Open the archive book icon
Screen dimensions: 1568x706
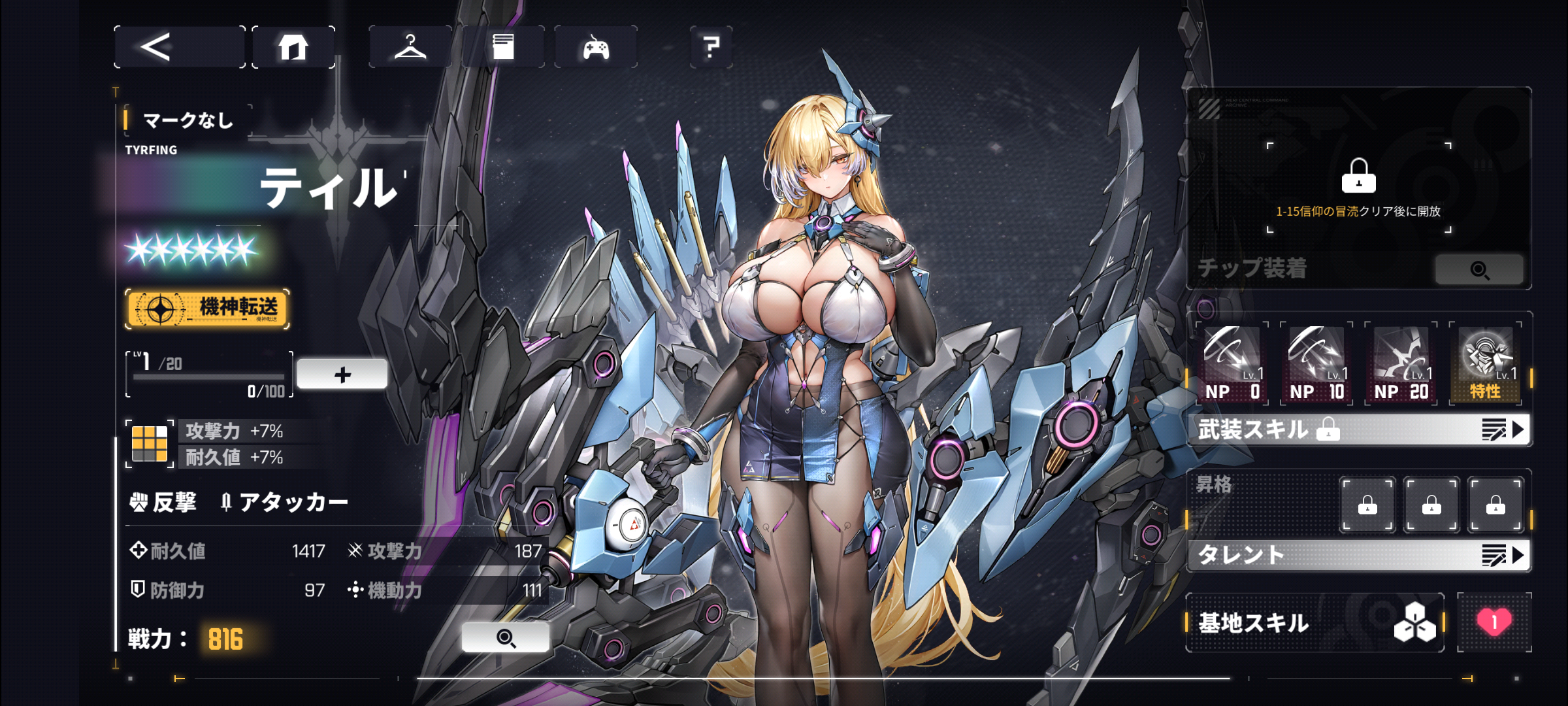[x=503, y=47]
